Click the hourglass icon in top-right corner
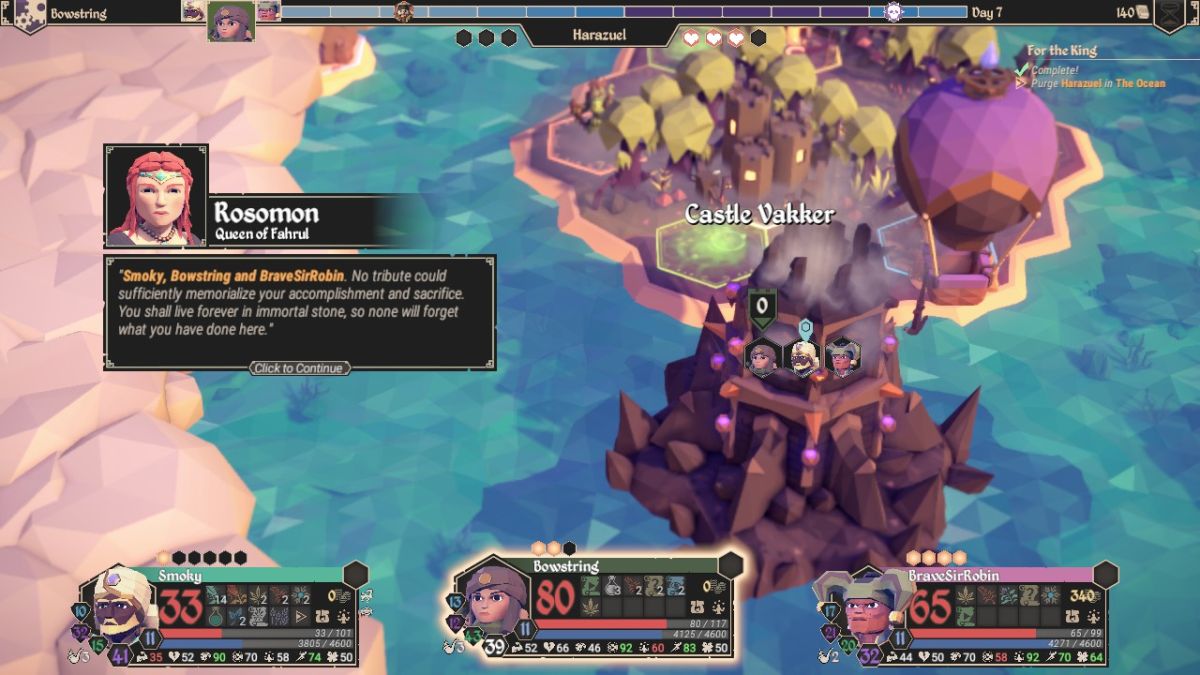1200x675 pixels. click(x=1170, y=13)
